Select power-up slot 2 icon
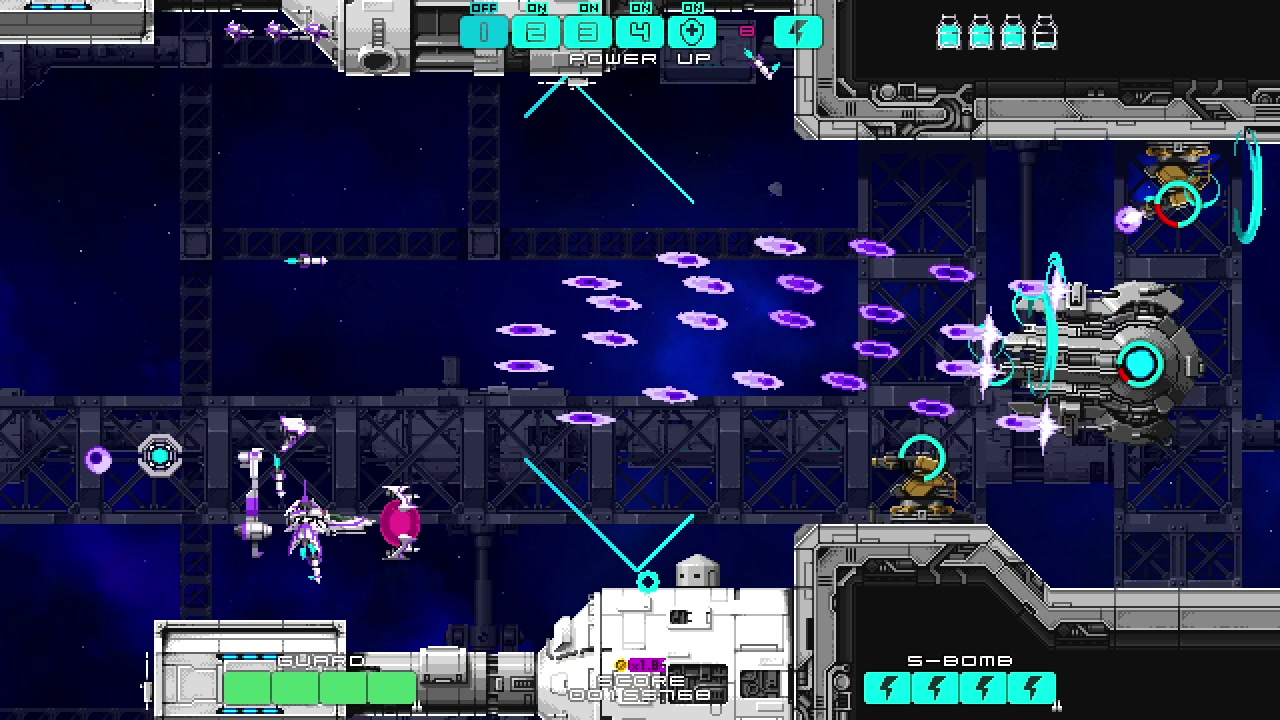1280x720 pixels. 535,31
